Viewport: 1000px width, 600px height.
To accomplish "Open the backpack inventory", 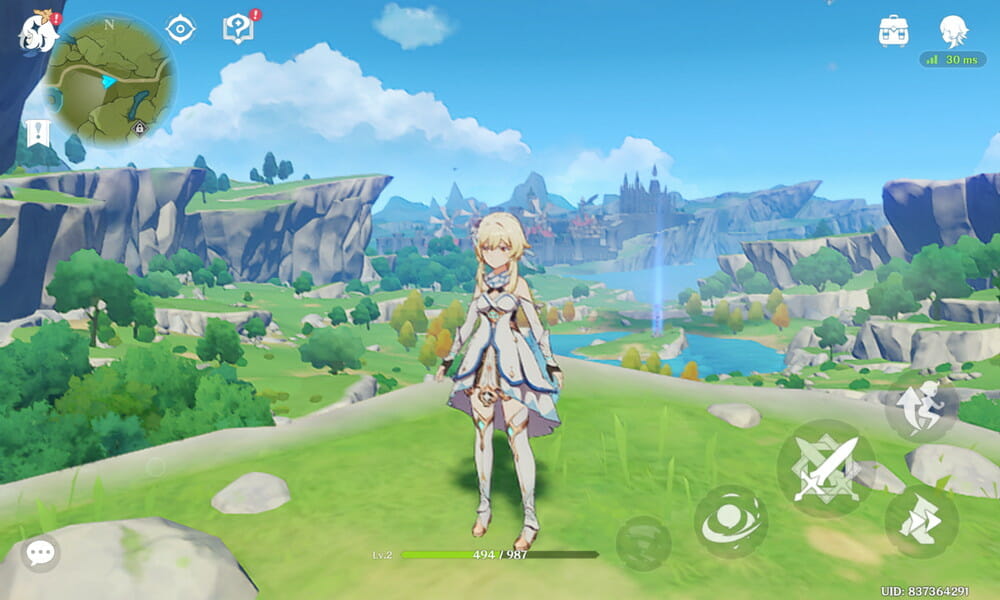I will 893,30.
